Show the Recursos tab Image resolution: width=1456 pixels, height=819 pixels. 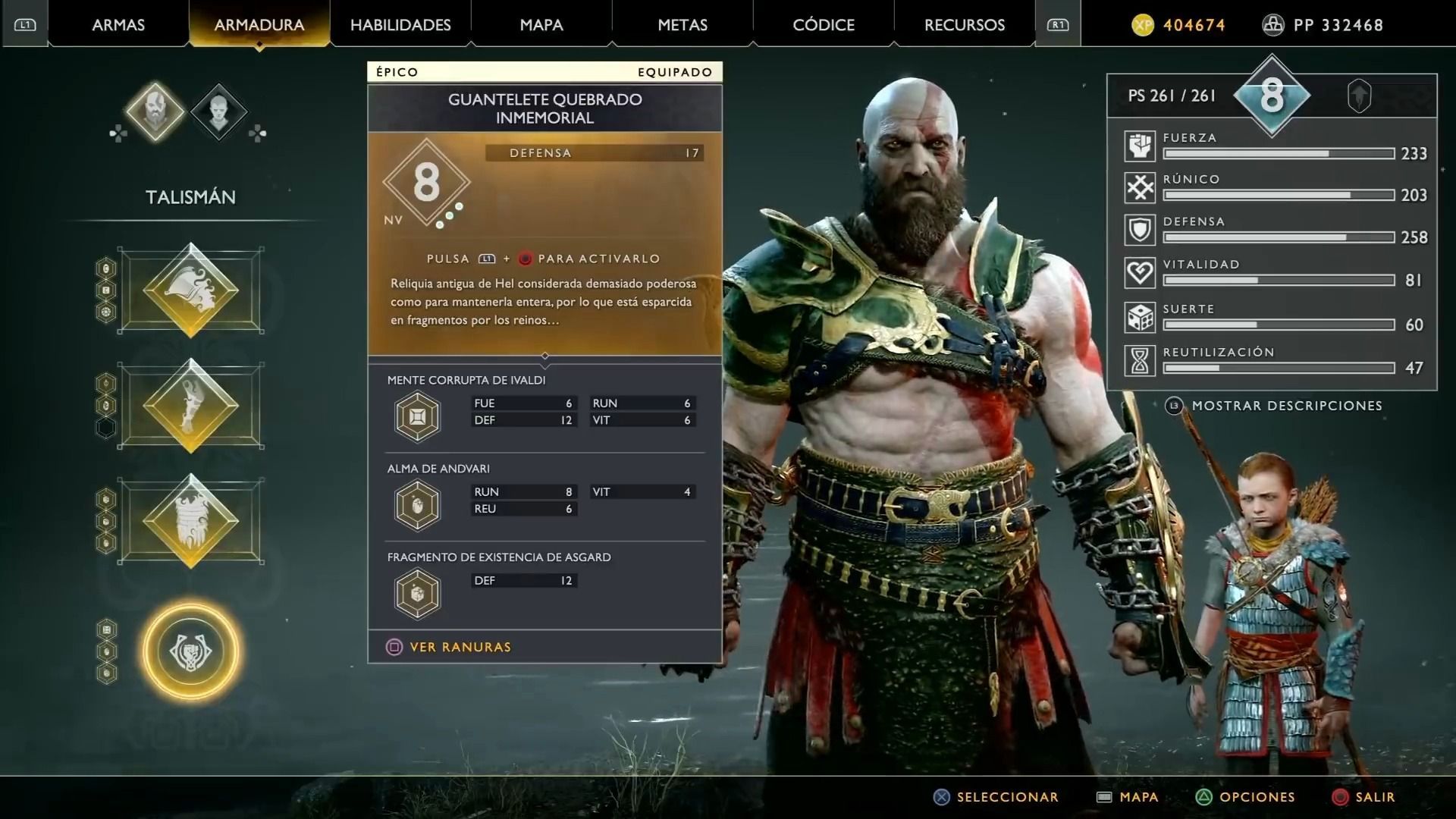[x=965, y=25]
